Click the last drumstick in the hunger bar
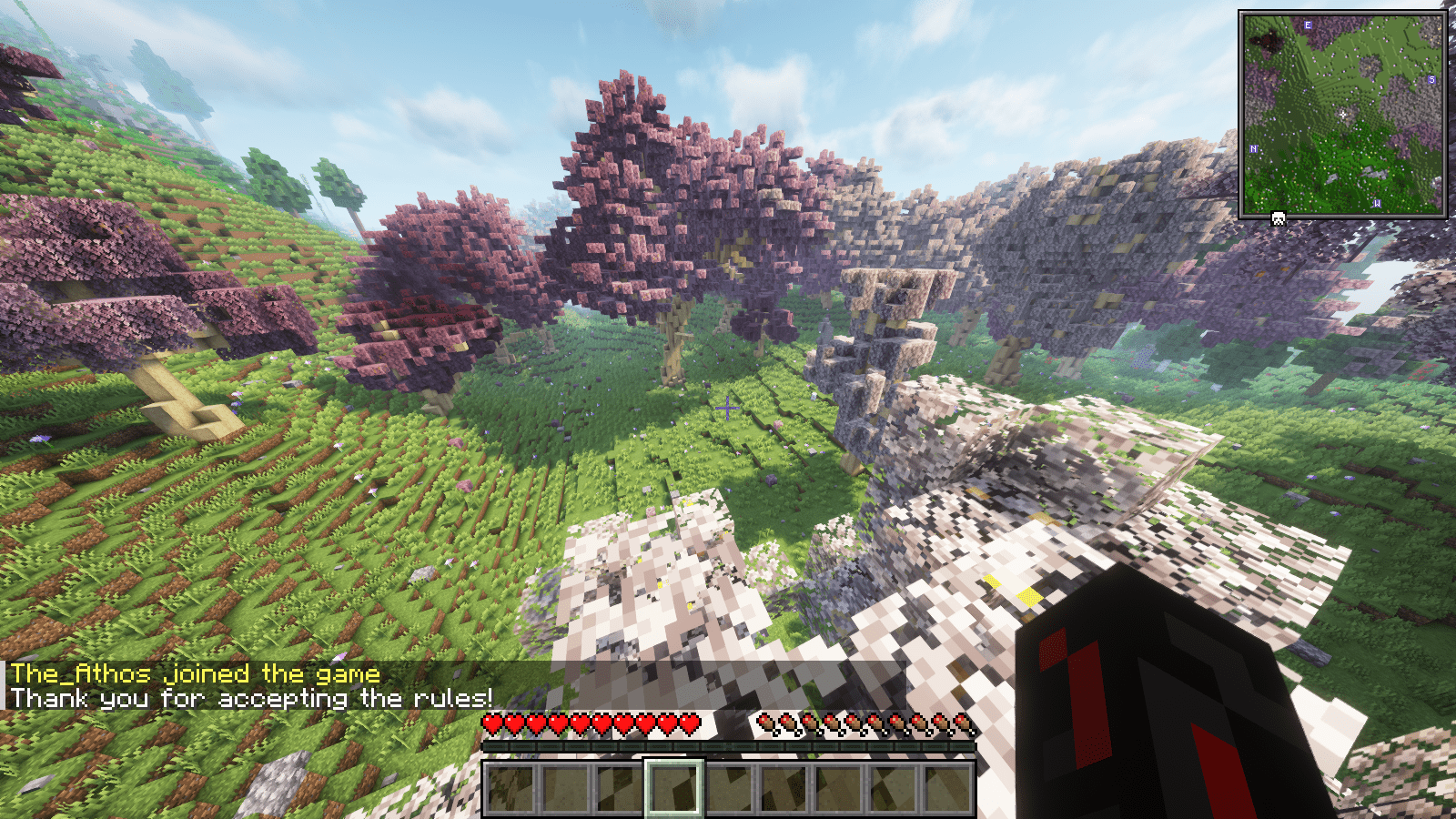Viewport: 1456px width, 819px height. (x=964, y=723)
